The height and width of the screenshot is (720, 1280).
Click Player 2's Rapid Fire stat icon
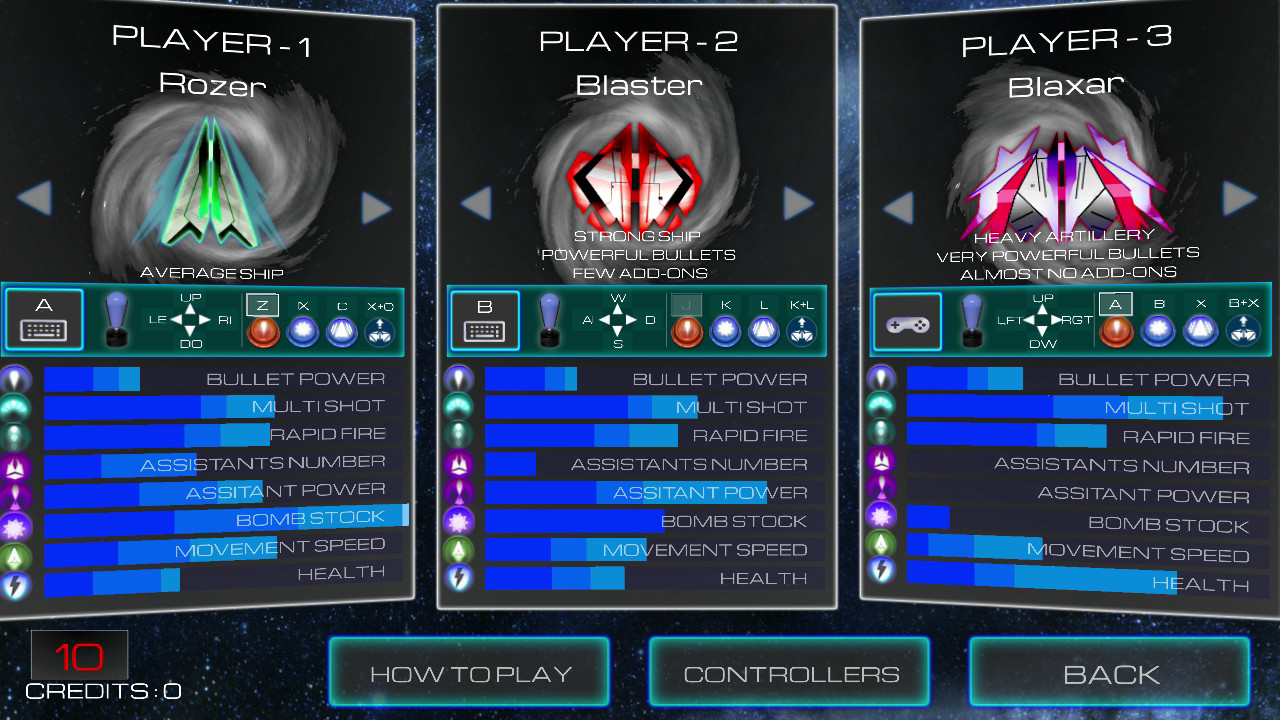(x=458, y=435)
